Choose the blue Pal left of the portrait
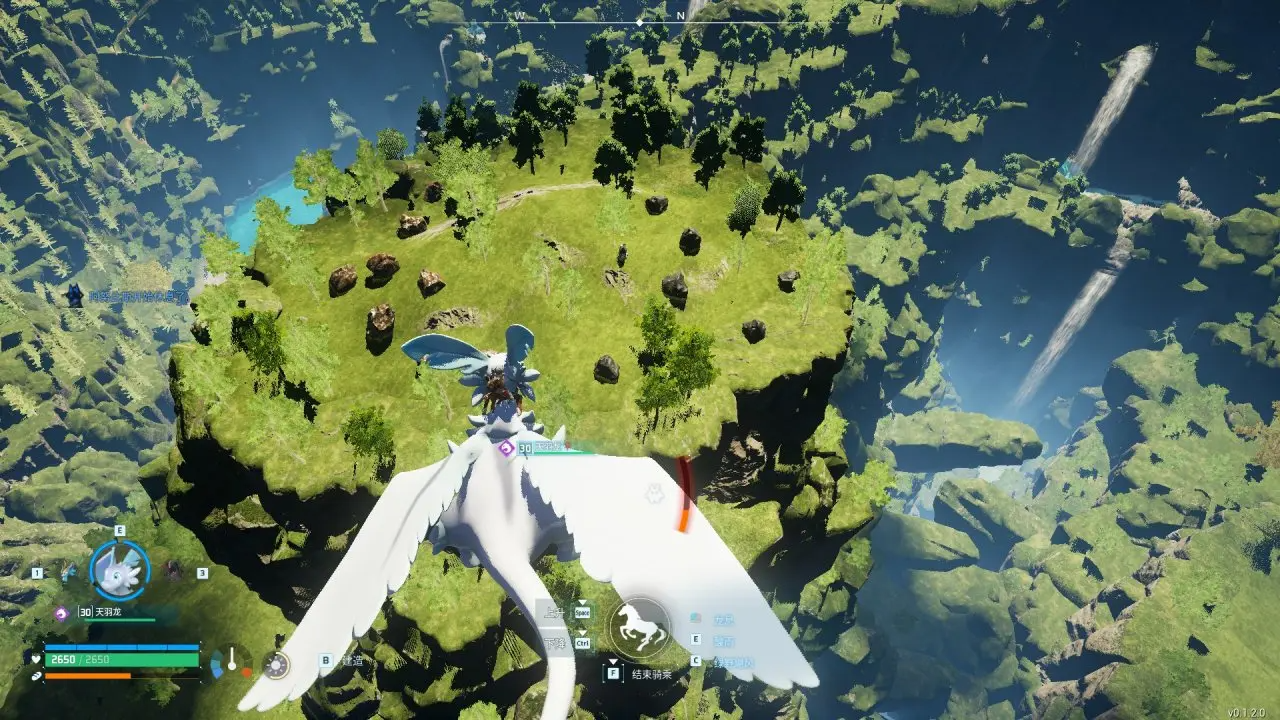The image size is (1280, 720). pos(69,573)
